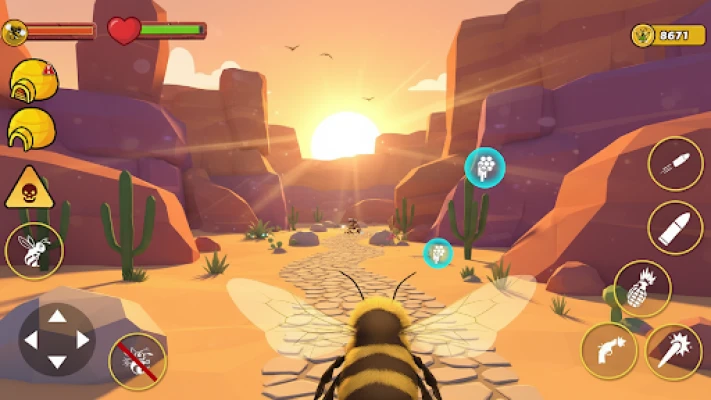711x400 pixels.
Task: Tap the skull warning triangle
Action: [x=29, y=188]
